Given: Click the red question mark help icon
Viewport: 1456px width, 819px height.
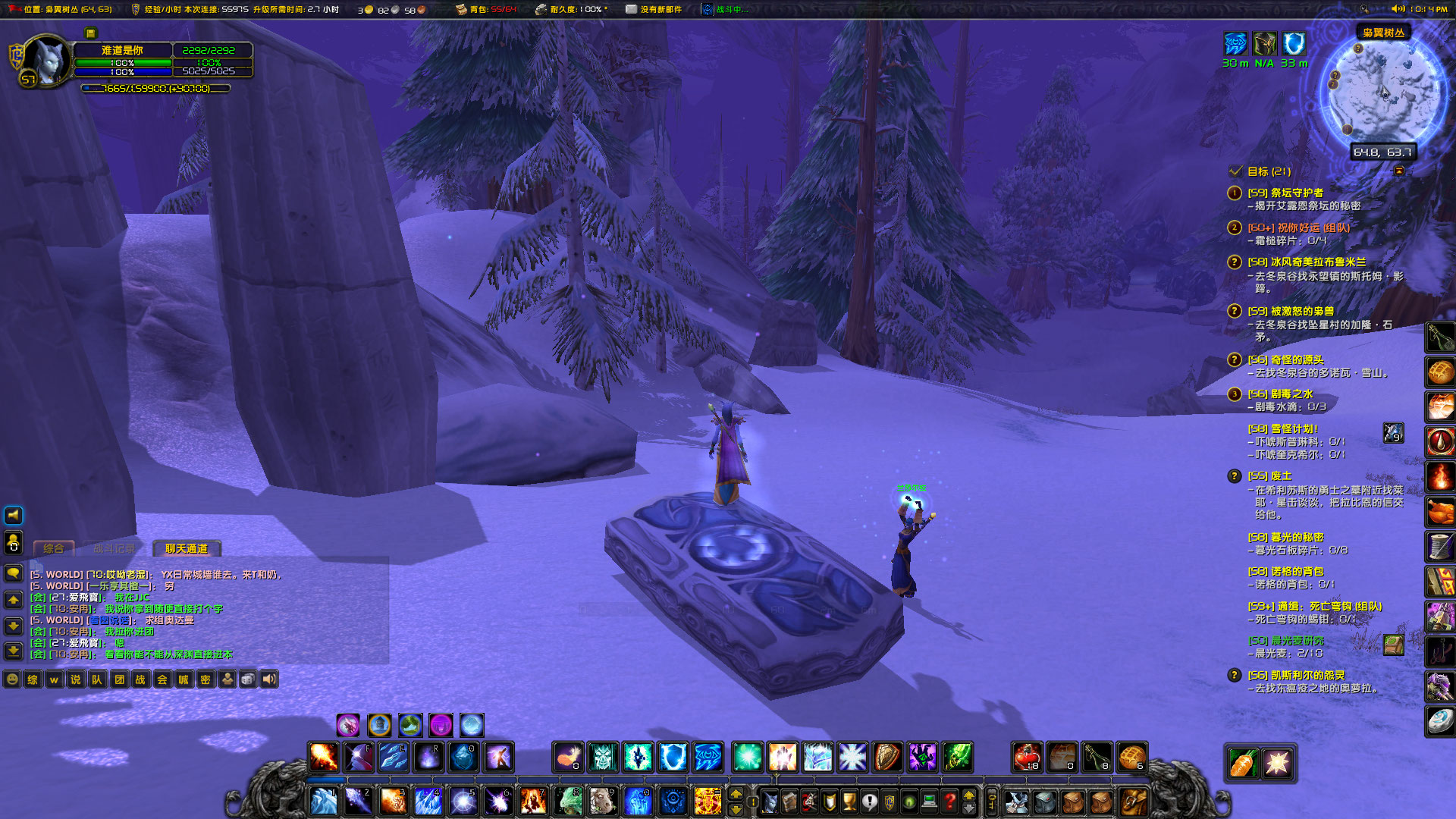Looking at the screenshot, I should (949, 802).
